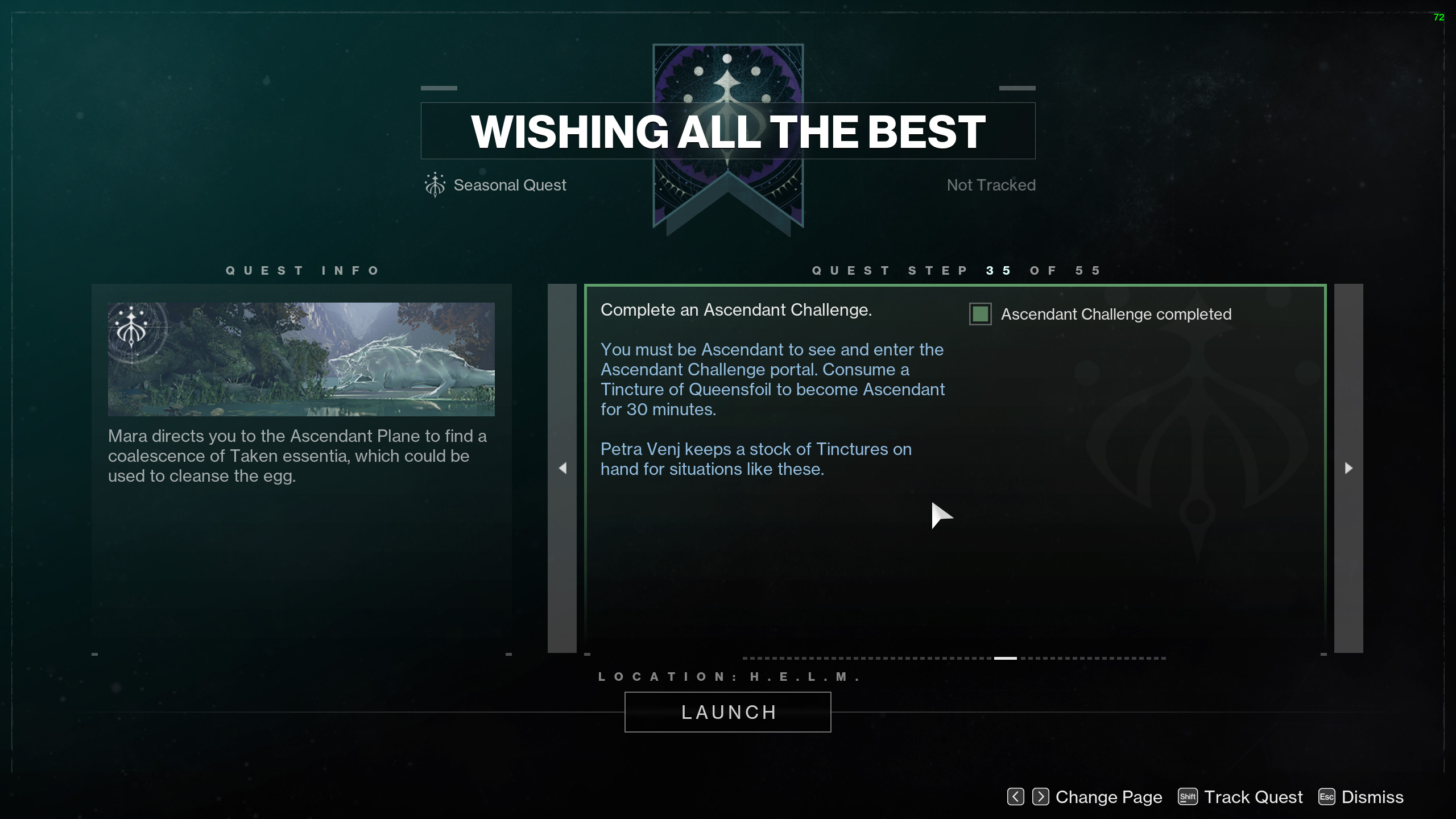Click the right bracket icon for Change Page
1456x819 pixels.
pos(1040,797)
